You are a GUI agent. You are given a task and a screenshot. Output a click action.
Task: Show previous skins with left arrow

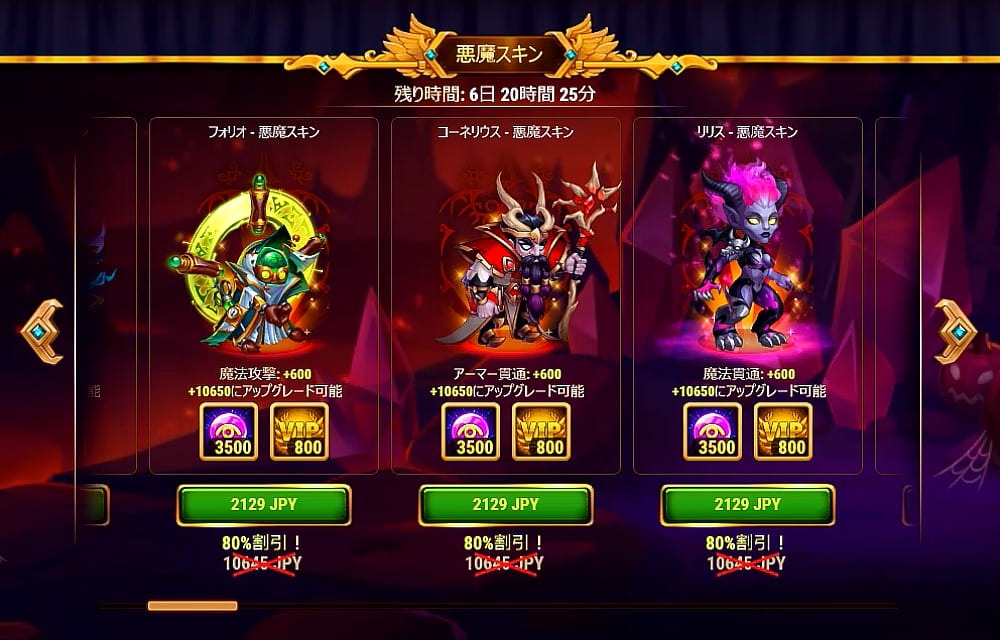(x=42, y=331)
